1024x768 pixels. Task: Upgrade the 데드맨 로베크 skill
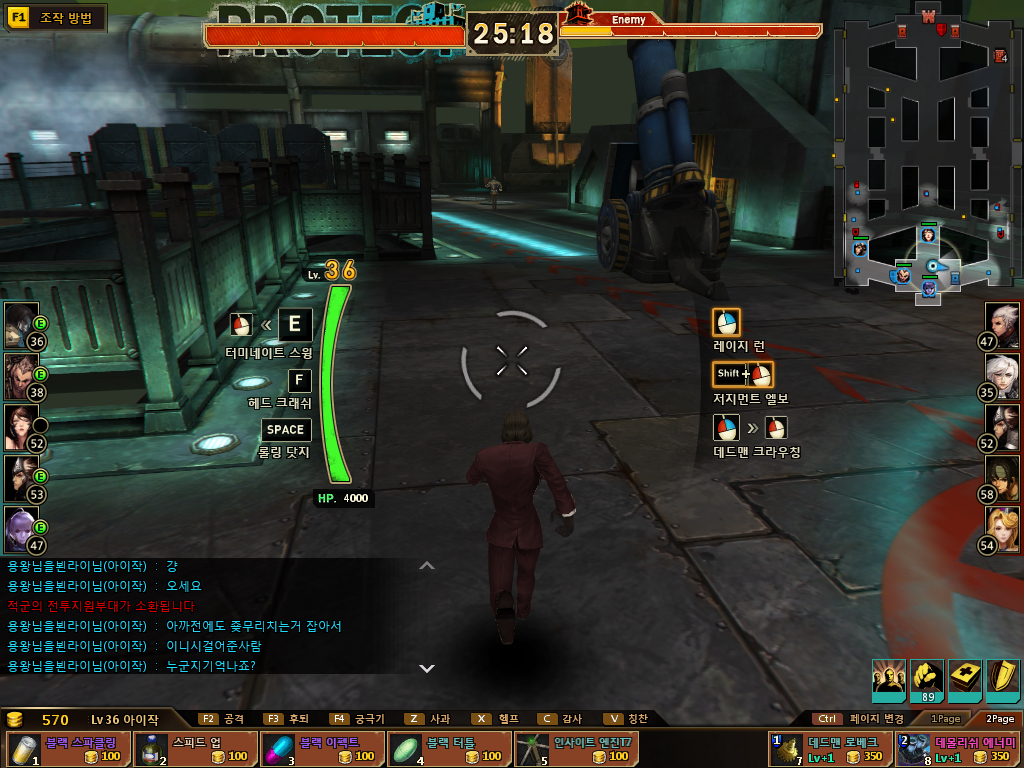829,749
